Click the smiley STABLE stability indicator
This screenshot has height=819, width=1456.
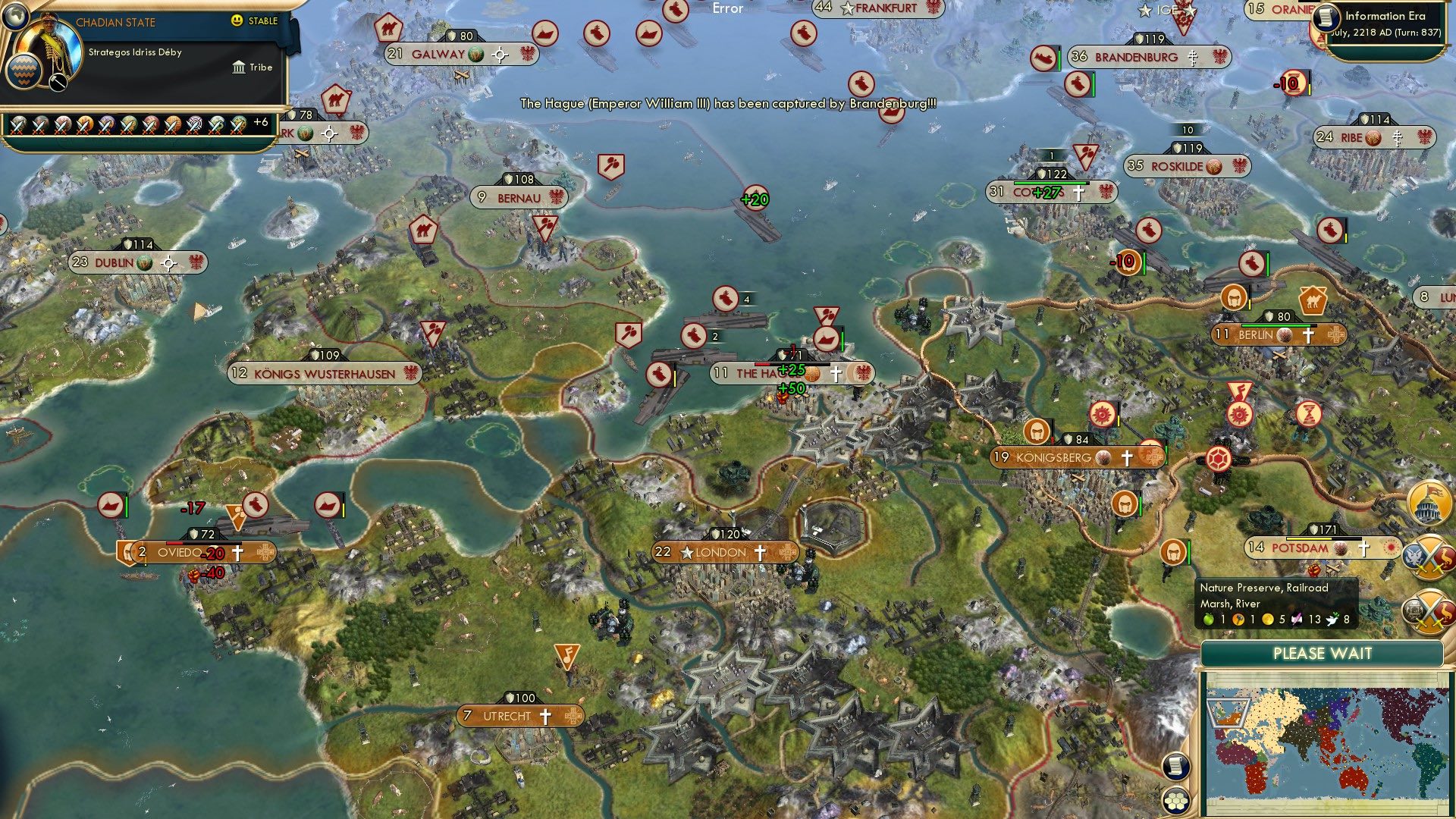237,20
